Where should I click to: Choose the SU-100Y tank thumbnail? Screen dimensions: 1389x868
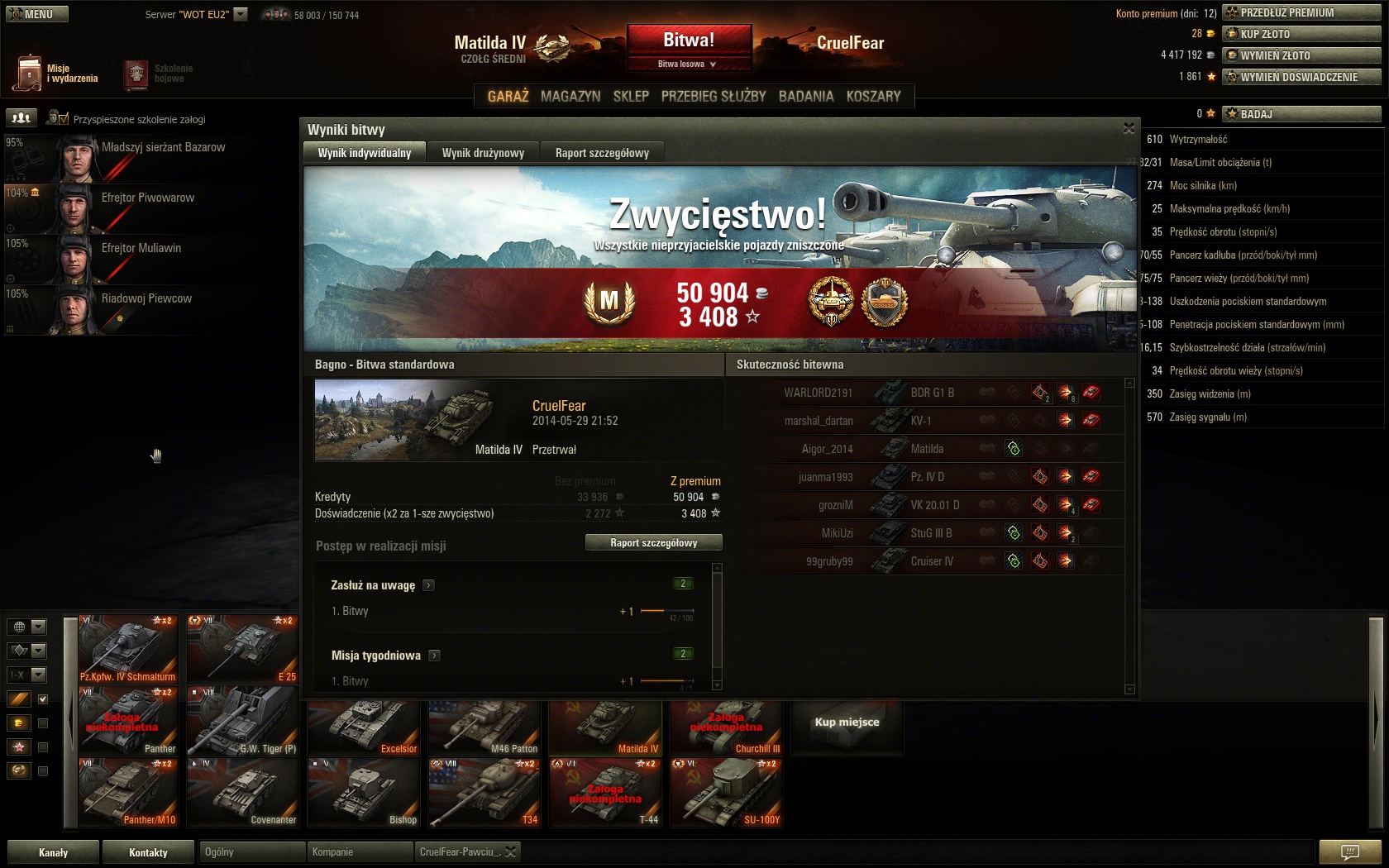coord(726,794)
